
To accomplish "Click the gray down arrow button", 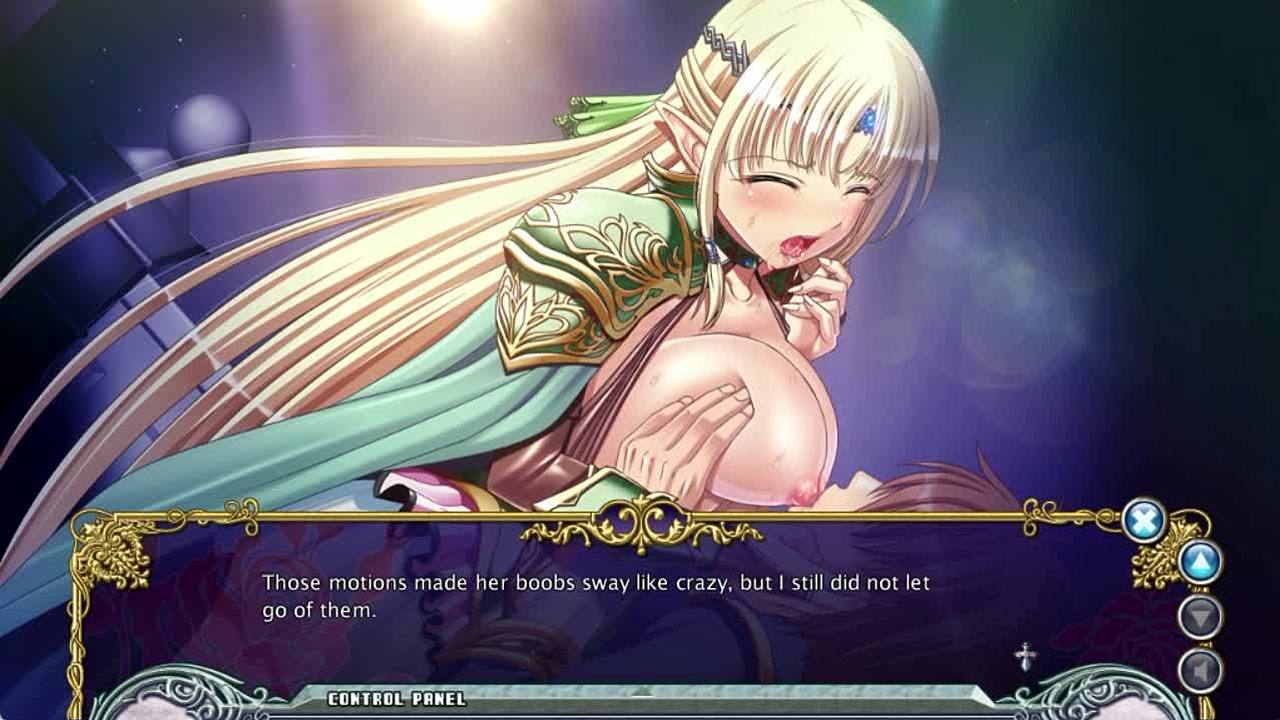I will click(1200, 616).
